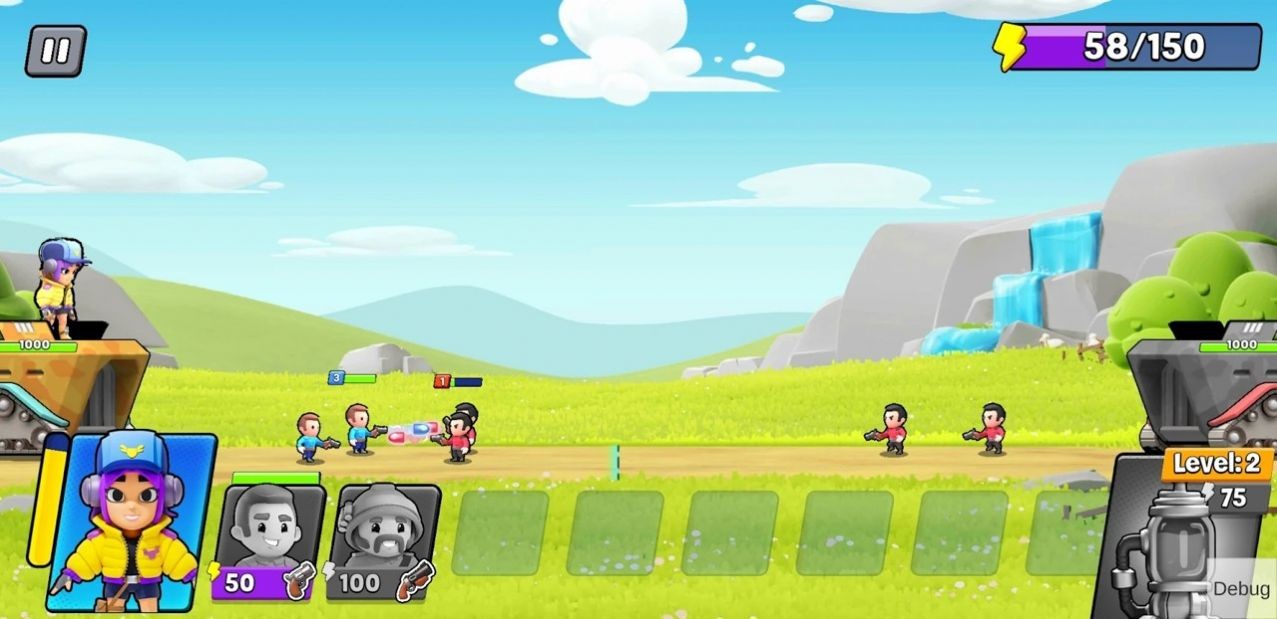Viewport: 1277px width, 619px height.
Task: Select the 100-energy bearded soldier card
Action: [x=384, y=542]
